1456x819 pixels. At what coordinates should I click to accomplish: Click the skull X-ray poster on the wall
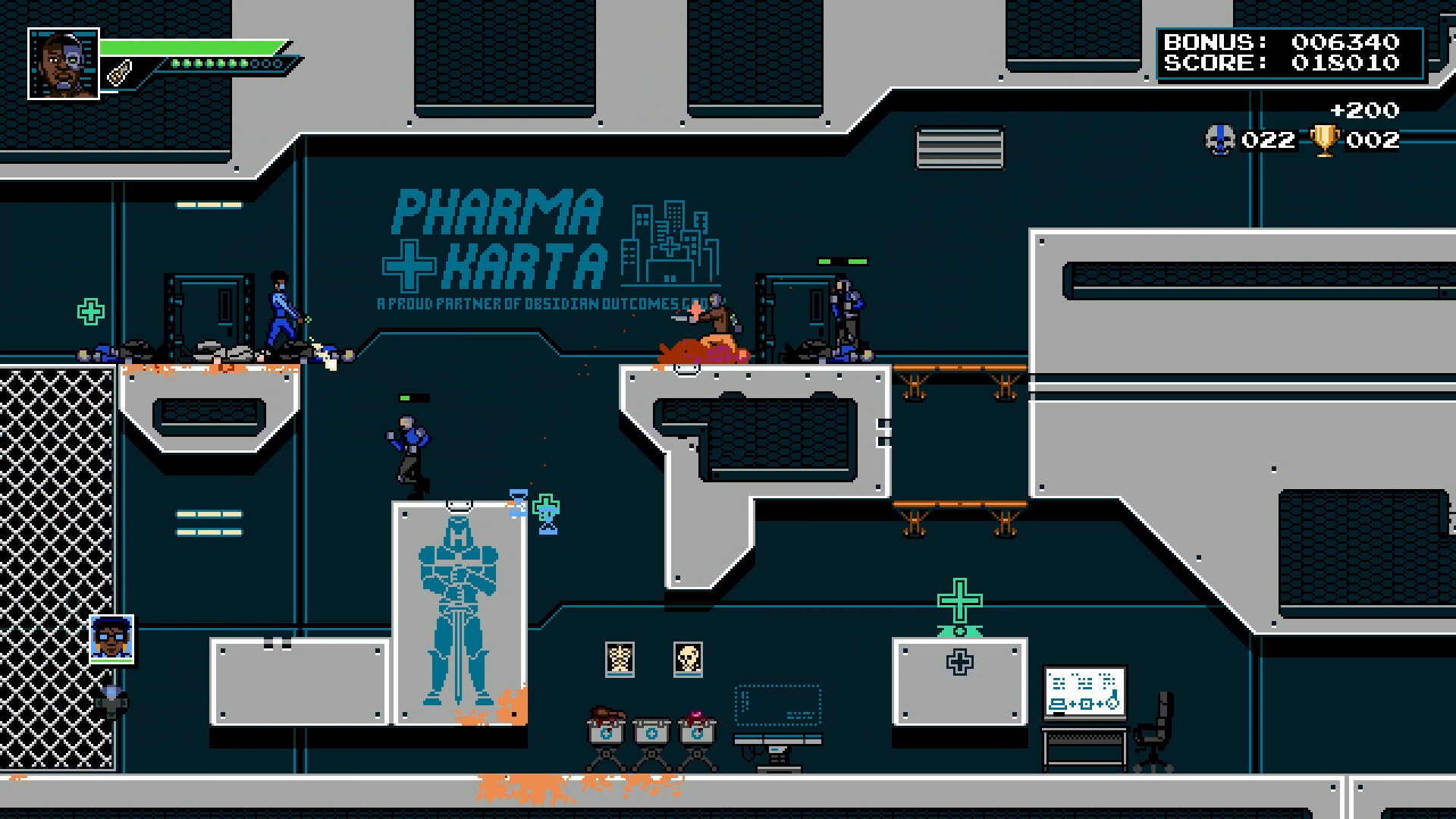point(688,659)
